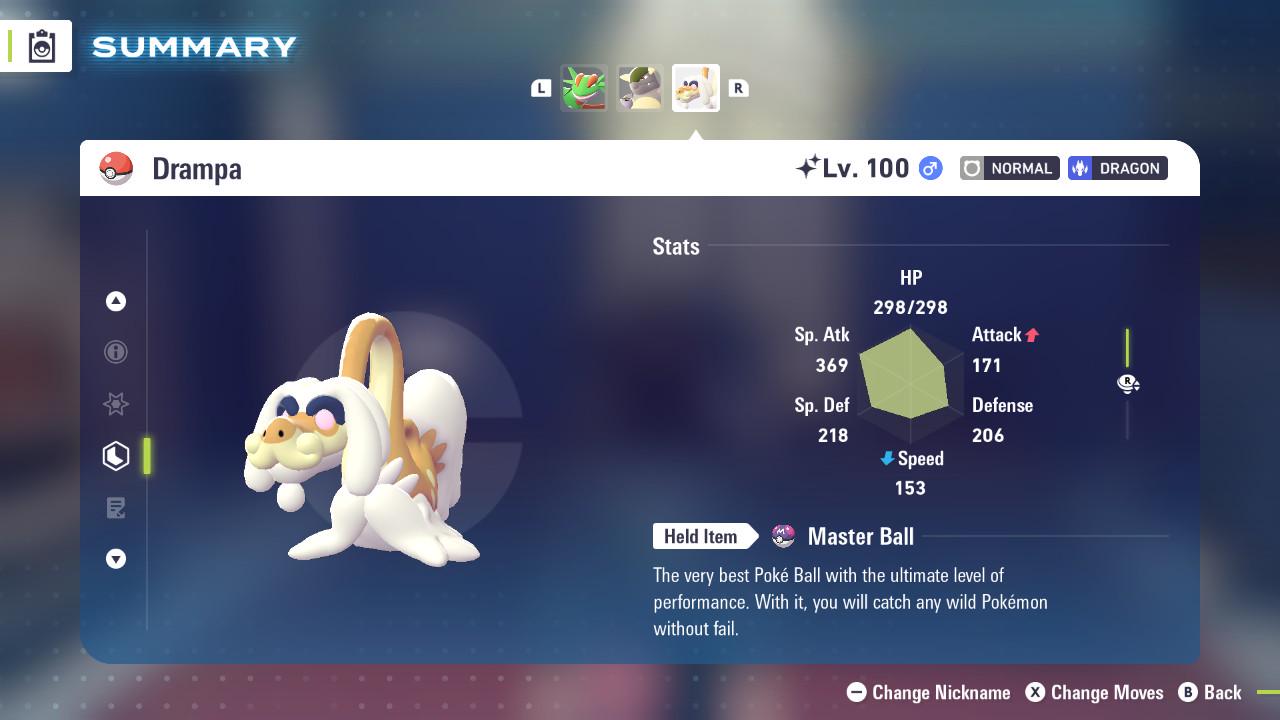This screenshot has width=1280, height=720.
Task: Click the blue Speed reduction arrow
Action: 885,459
